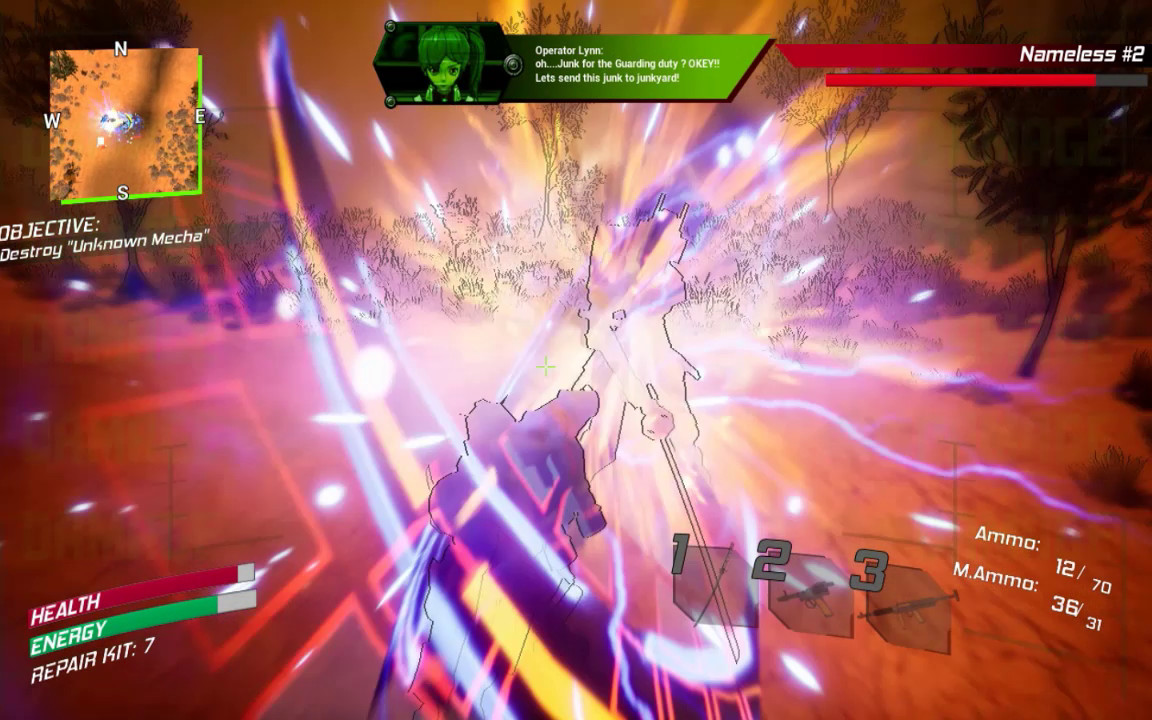Equip the rifle in weapon slot 3

click(x=905, y=605)
